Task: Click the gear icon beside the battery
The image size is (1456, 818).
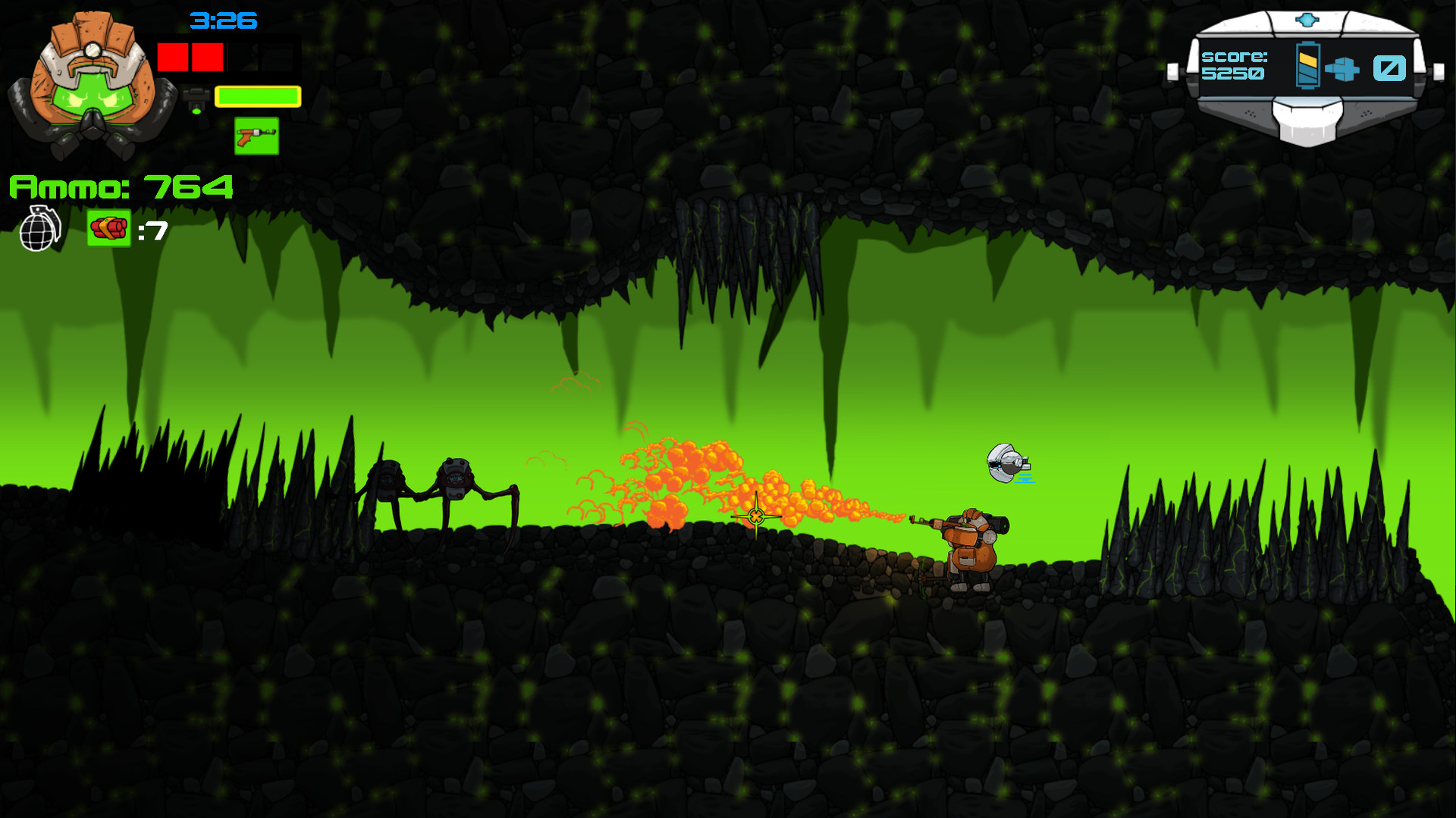Action: pos(1342,70)
